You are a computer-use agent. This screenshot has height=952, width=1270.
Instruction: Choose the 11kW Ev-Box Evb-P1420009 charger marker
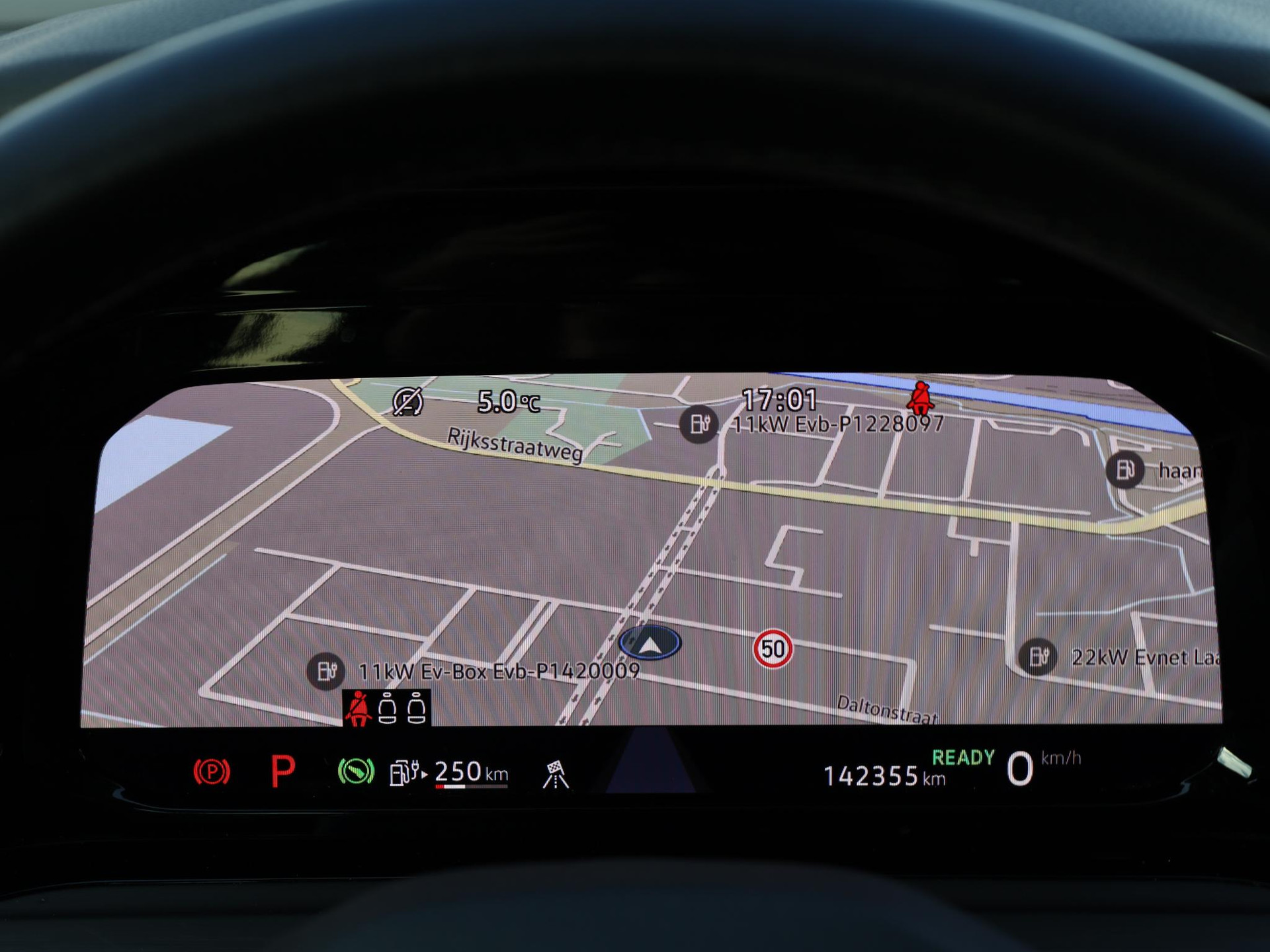click(325, 671)
